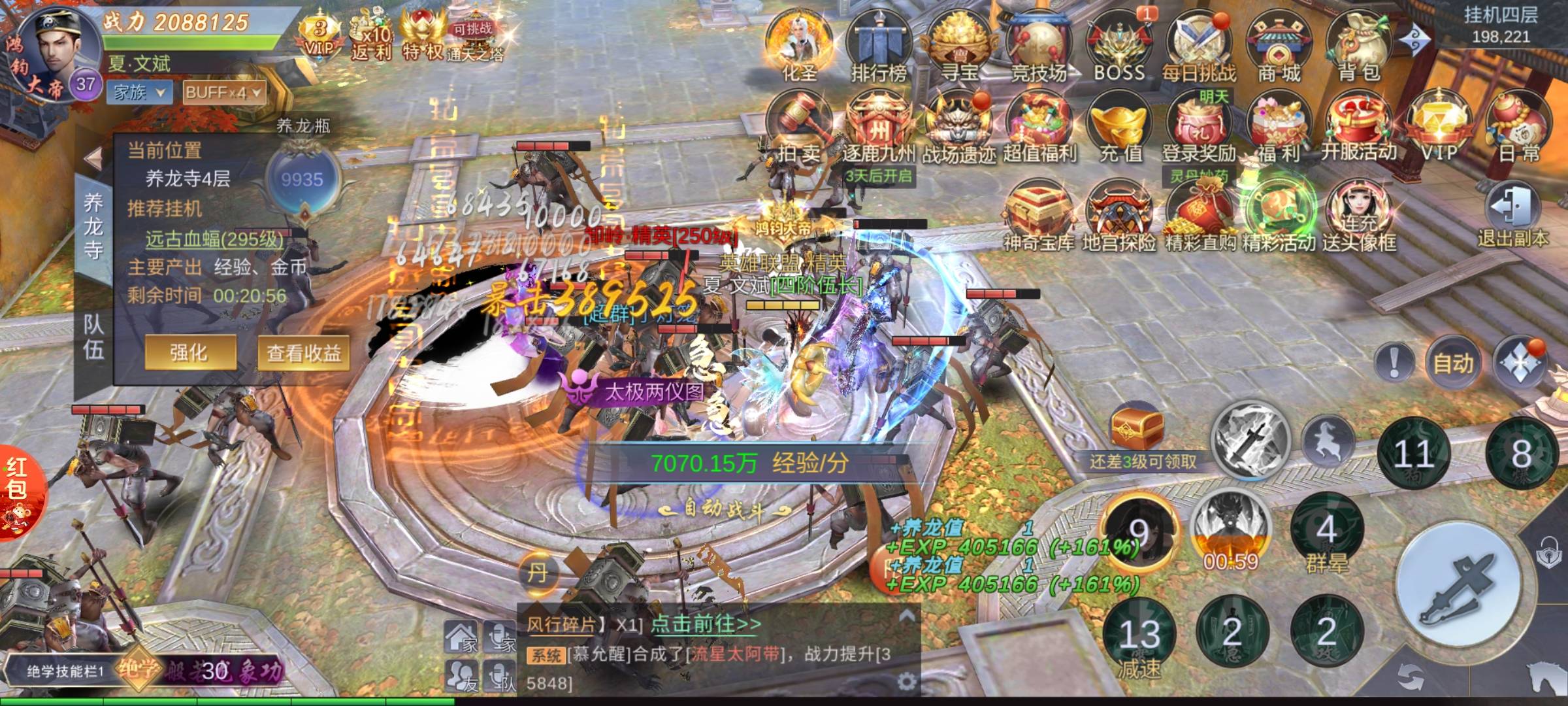
Task: Follow the 点击前往 chat link
Action: click(x=706, y=624)
